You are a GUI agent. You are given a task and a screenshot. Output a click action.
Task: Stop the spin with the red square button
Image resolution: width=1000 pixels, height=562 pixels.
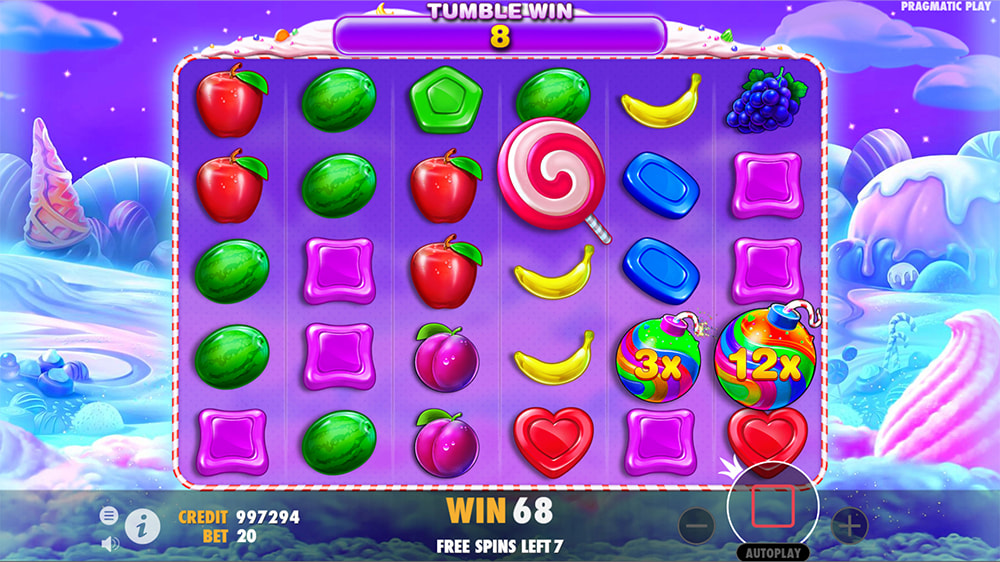point(772,507)
